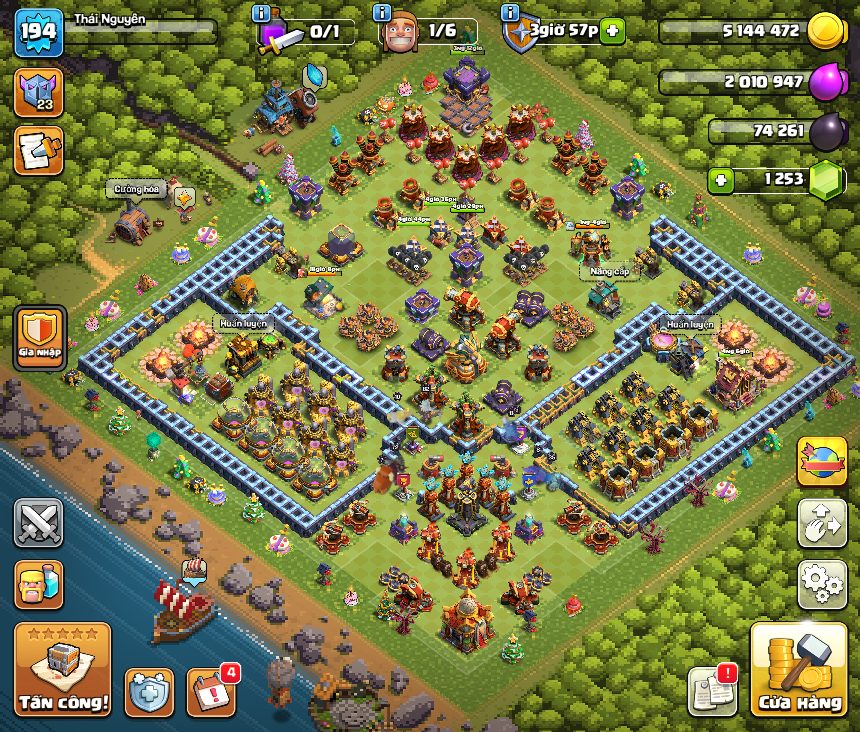The height and width of the screenshot is (732, 860).
Task: Open the globe with banner icon
Action: 822,461
